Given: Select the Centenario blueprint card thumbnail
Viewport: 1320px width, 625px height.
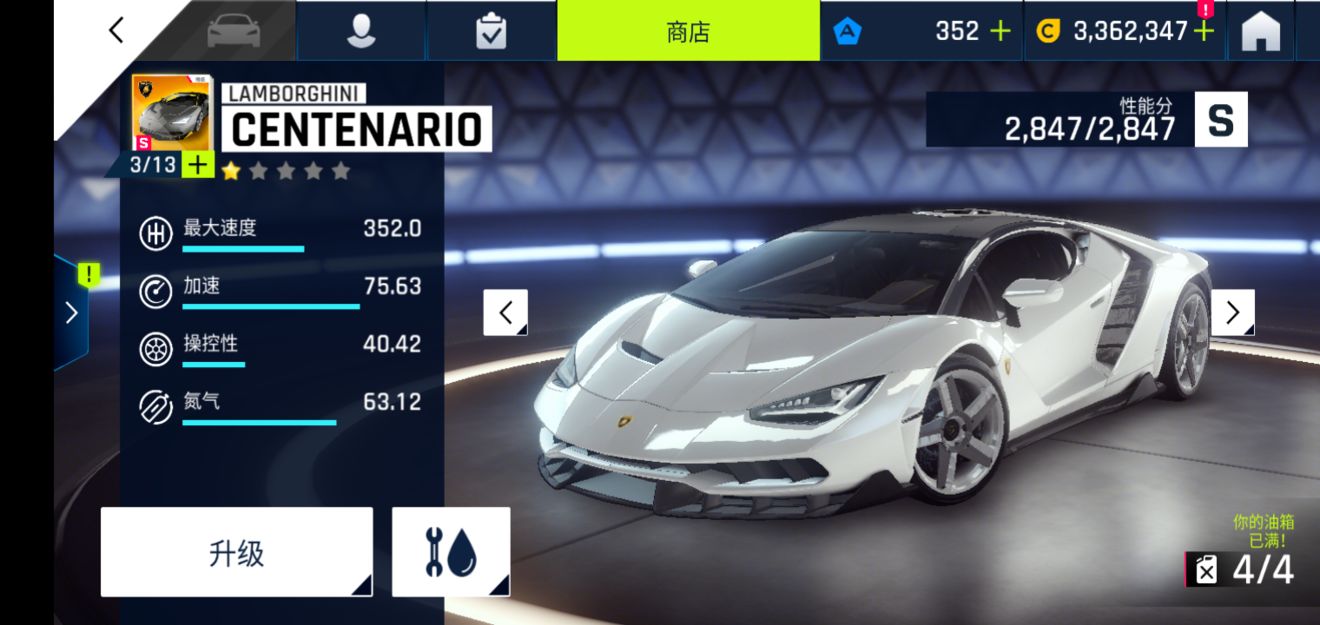Looking at the screenshot, I should (171, 113).
